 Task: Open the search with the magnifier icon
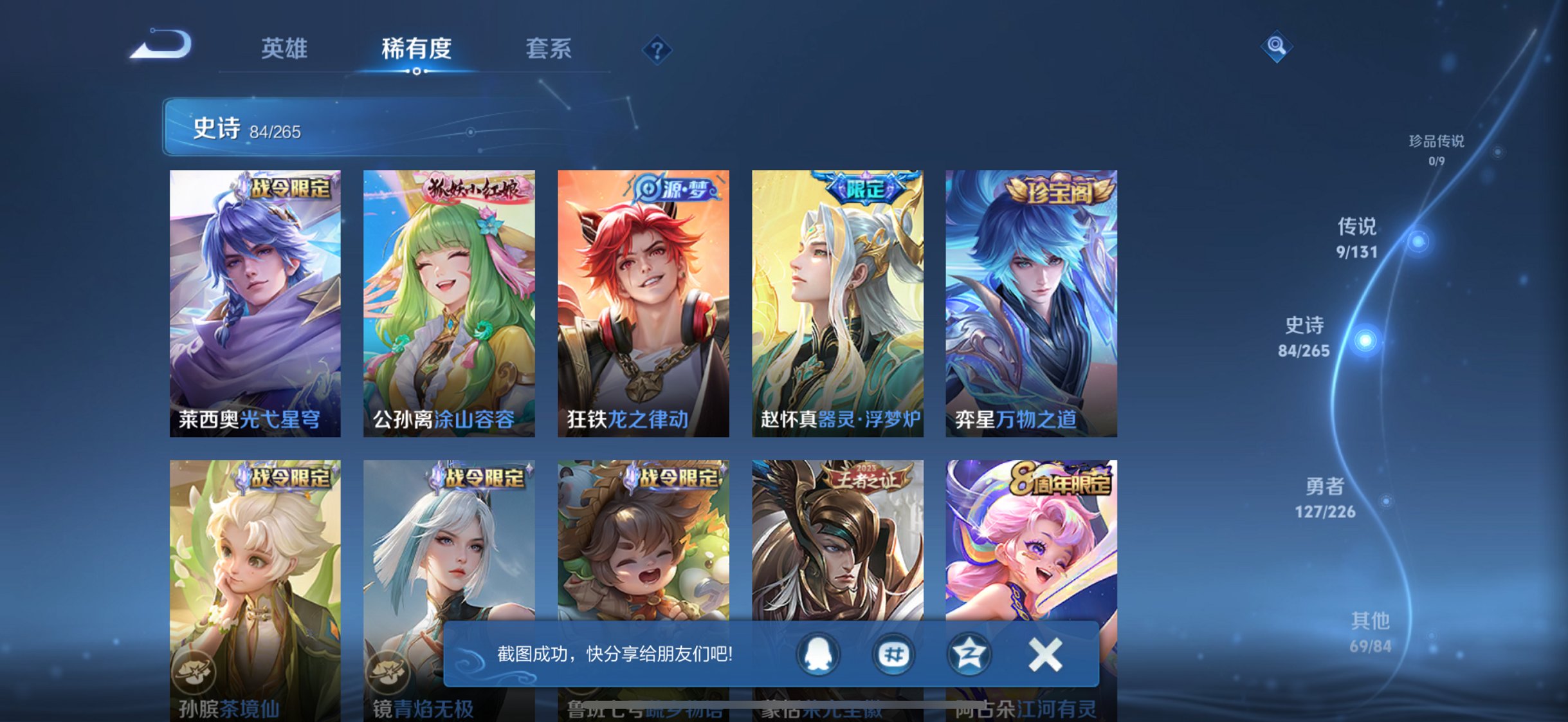(x=1276, y=46)
